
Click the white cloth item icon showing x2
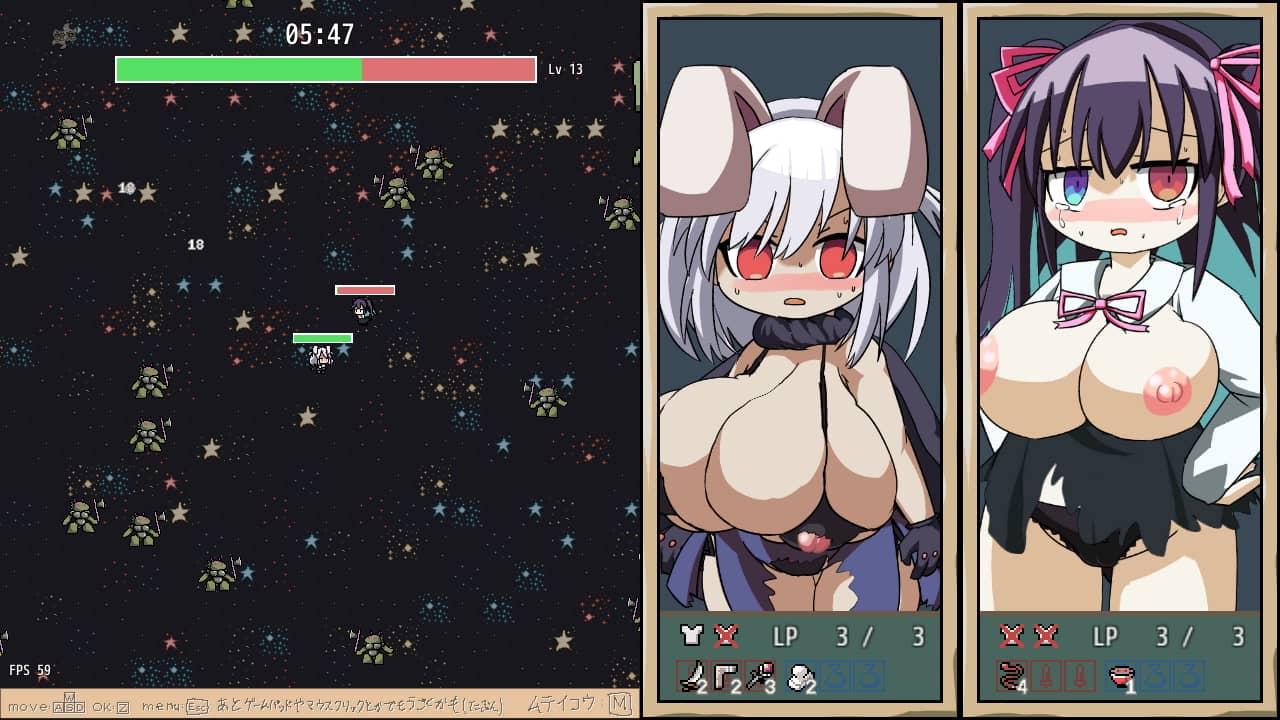pos(798,676)
